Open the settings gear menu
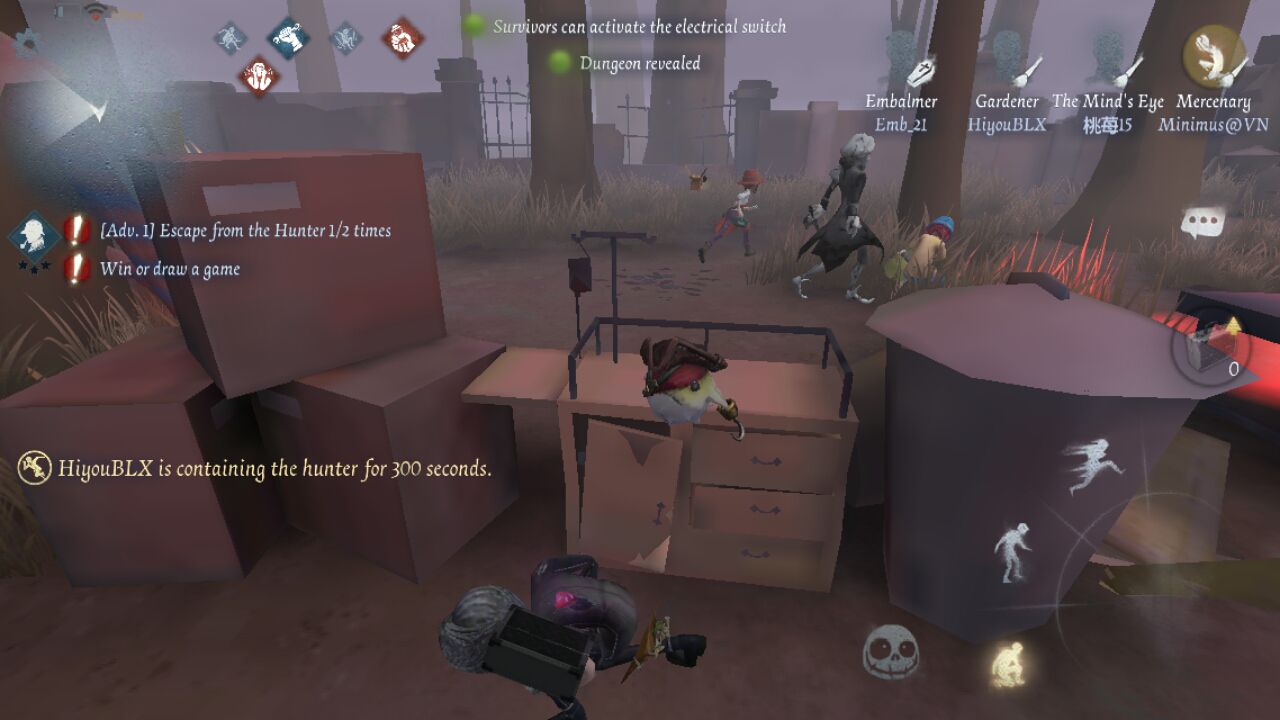 pos(26,41)
